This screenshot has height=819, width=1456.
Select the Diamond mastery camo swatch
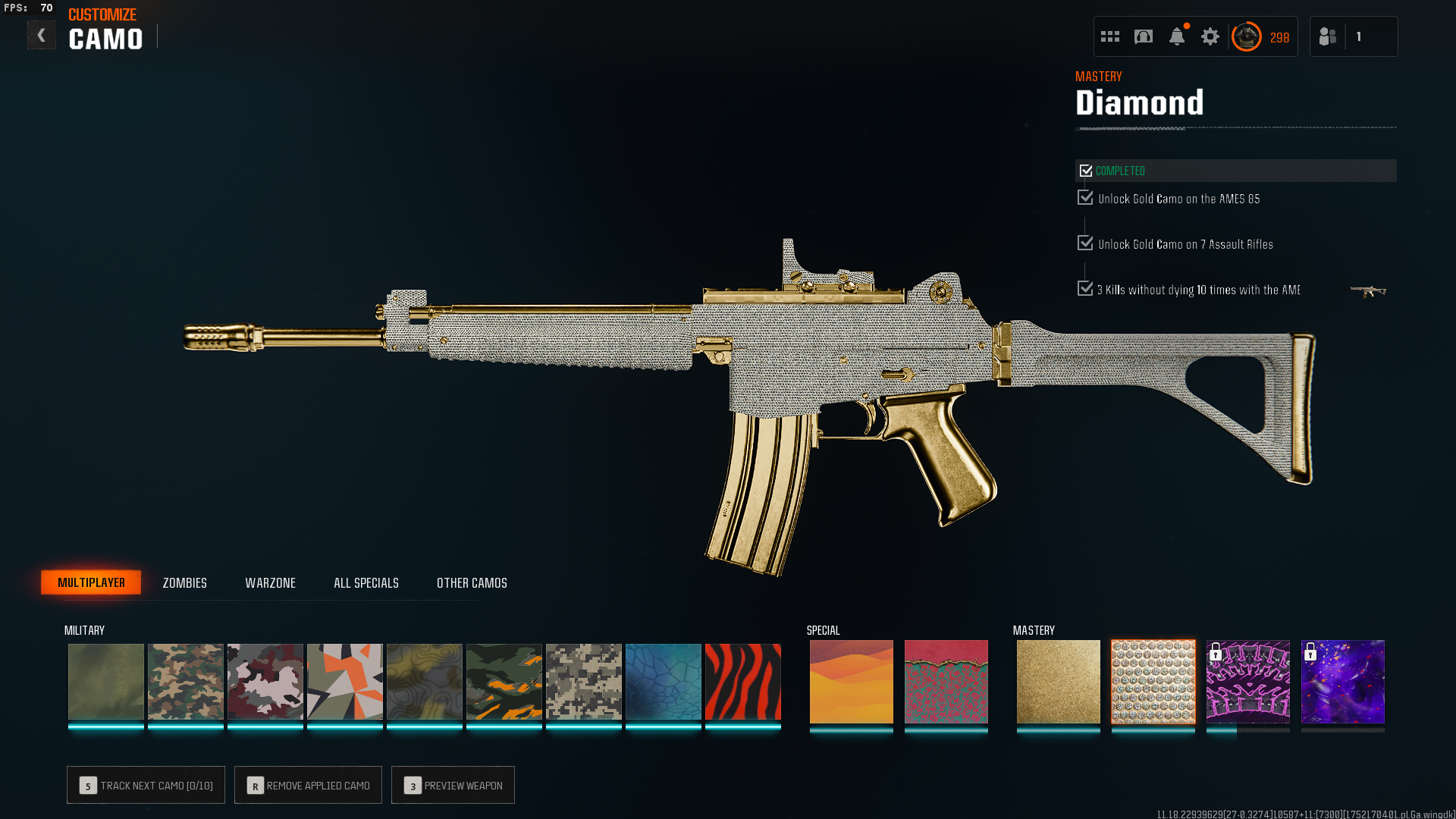(1153, 681)
